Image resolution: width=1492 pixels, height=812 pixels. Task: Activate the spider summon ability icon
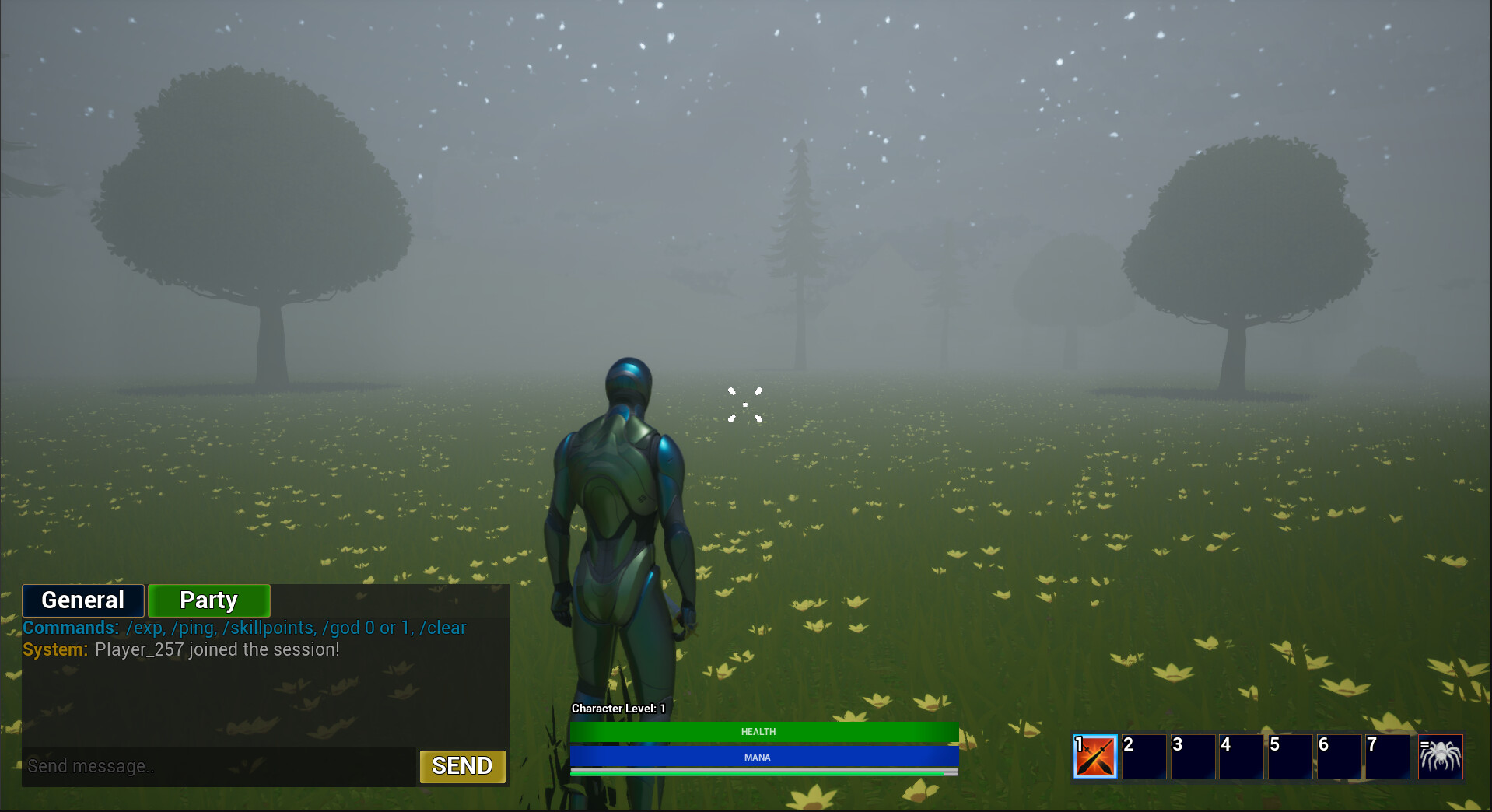pyautogui.click(x=1441, y=756)
